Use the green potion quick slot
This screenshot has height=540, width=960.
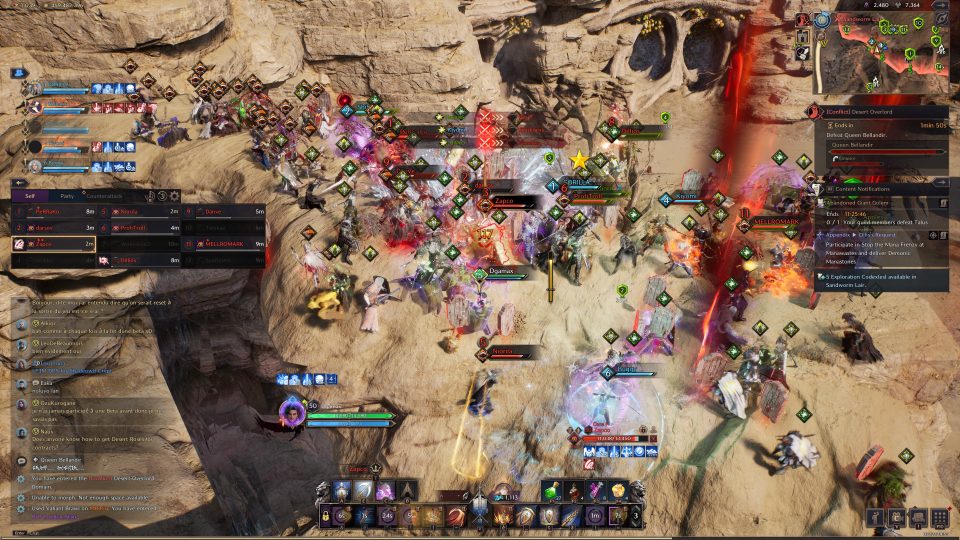[x=552, y=490]
